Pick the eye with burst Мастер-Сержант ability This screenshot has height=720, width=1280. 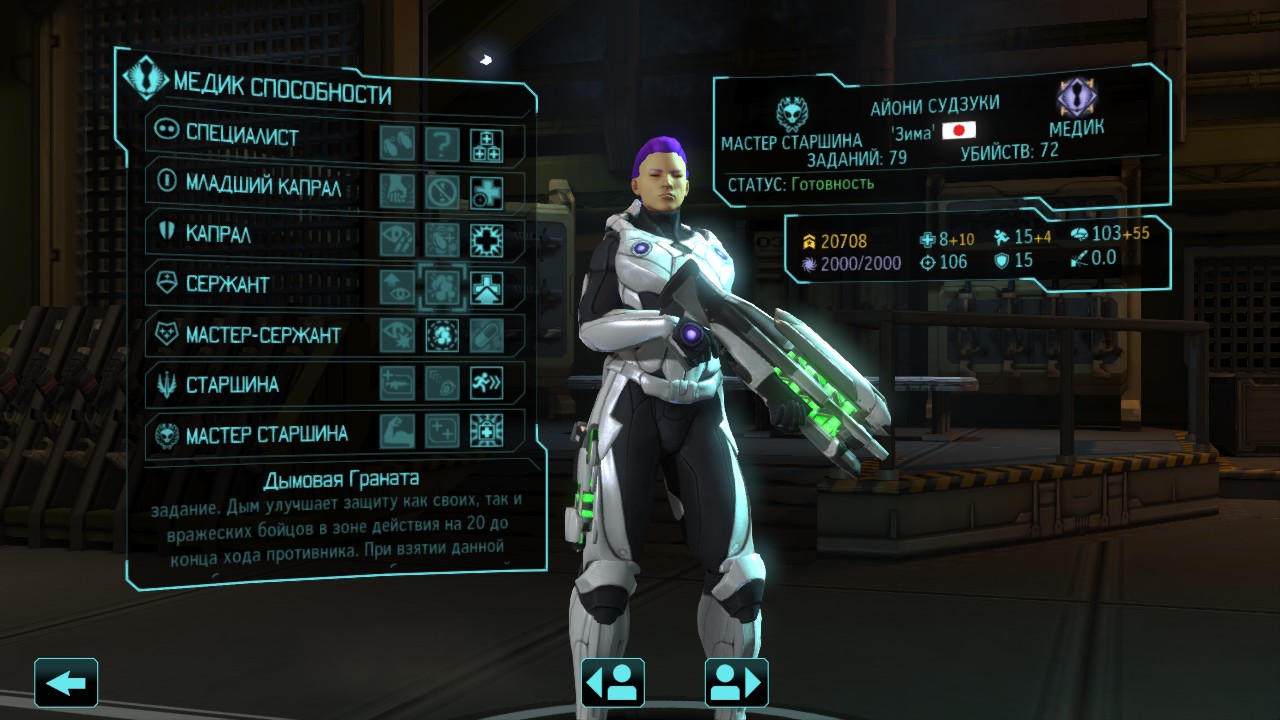(397, 335)
